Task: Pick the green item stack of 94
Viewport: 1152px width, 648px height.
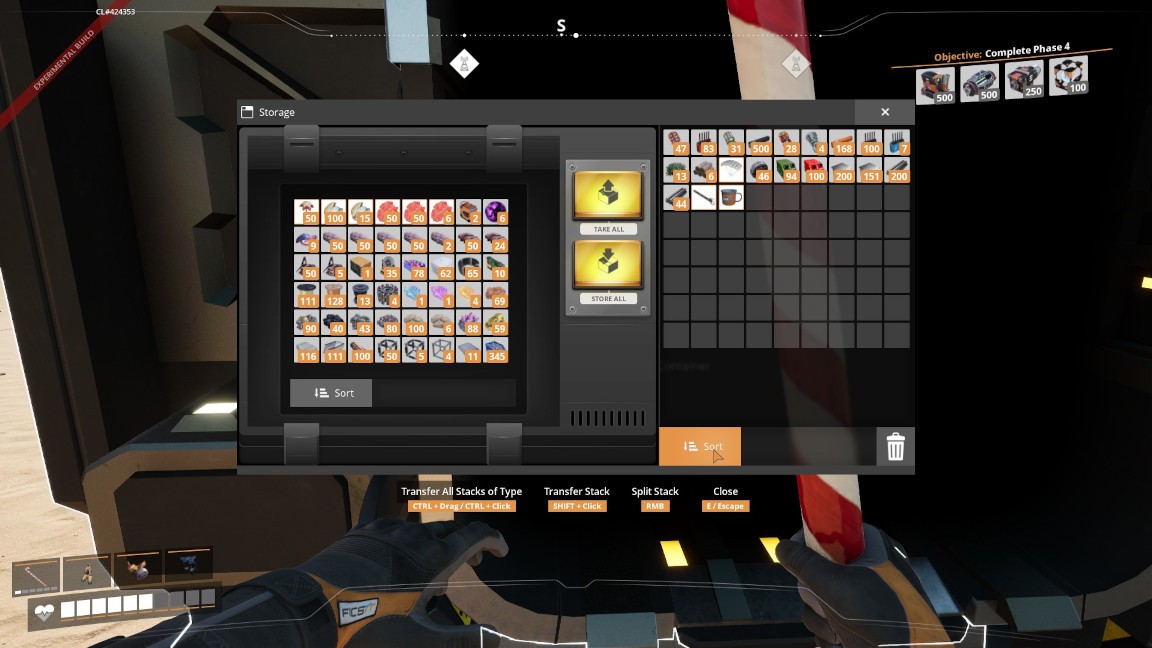Action: tap(787, 170)
